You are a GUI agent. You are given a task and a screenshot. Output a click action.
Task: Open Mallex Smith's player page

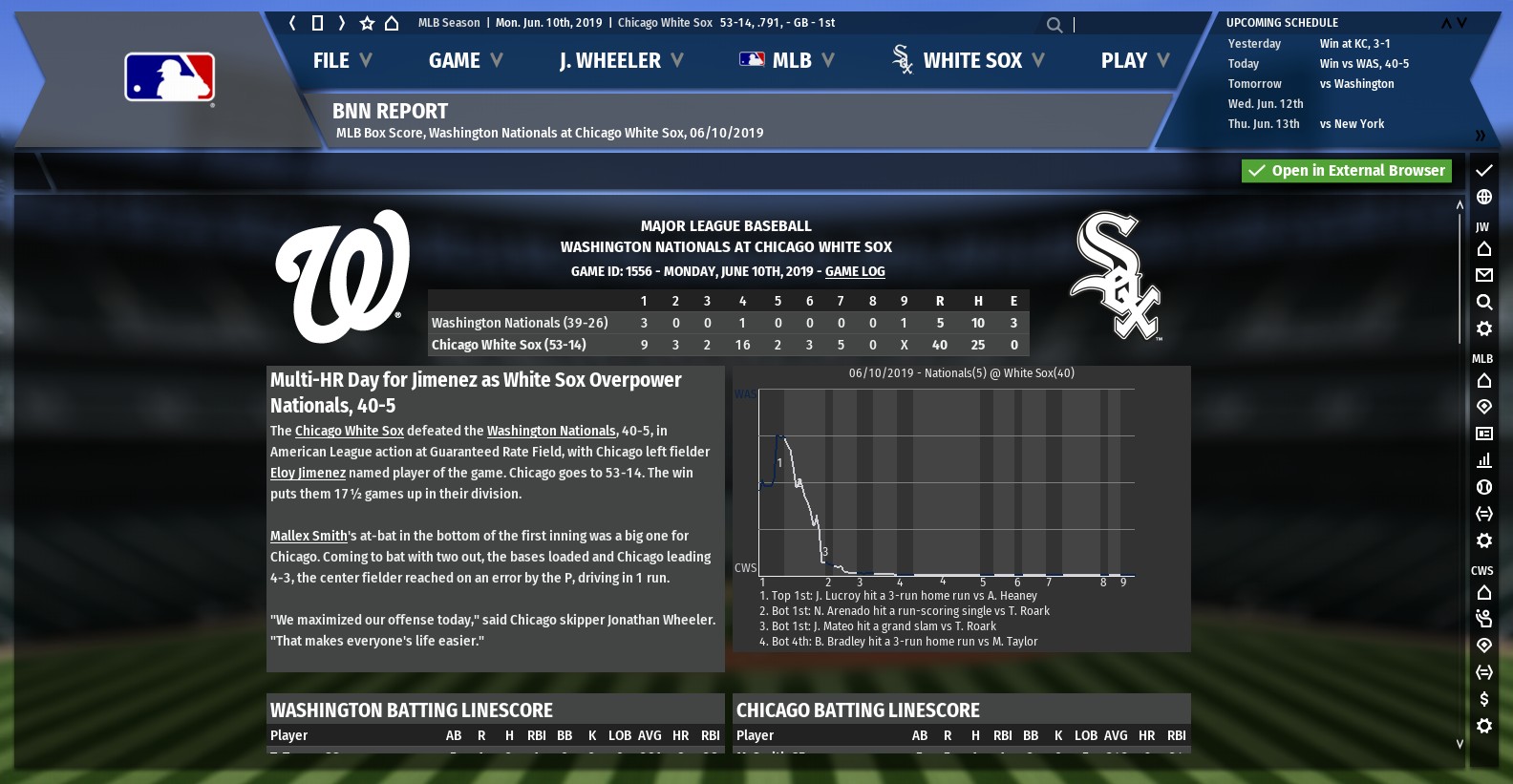(x=309, y=537)
